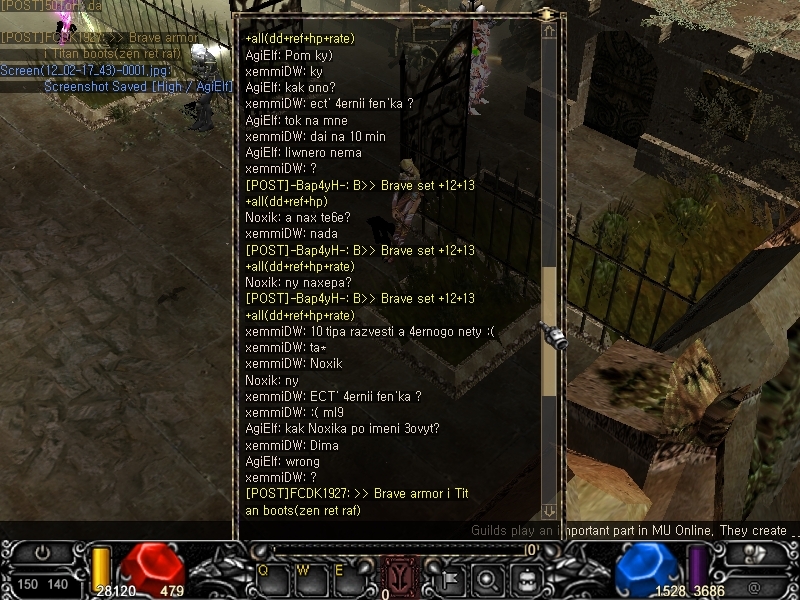Click the chat log scroll-up arrow

tap(548, 31)
